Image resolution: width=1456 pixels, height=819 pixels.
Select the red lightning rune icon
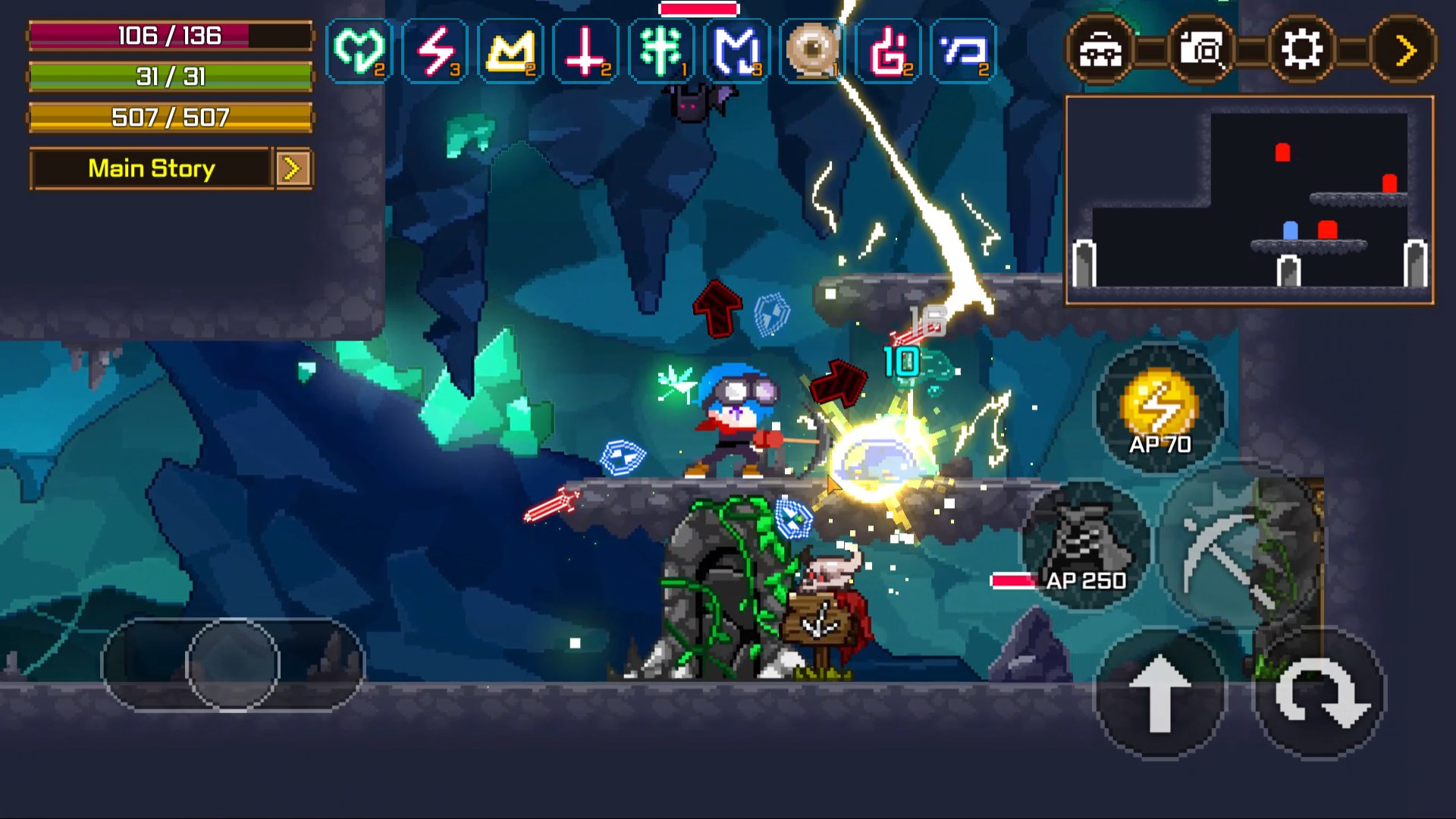pyautogui.click(x=435, y=51)
